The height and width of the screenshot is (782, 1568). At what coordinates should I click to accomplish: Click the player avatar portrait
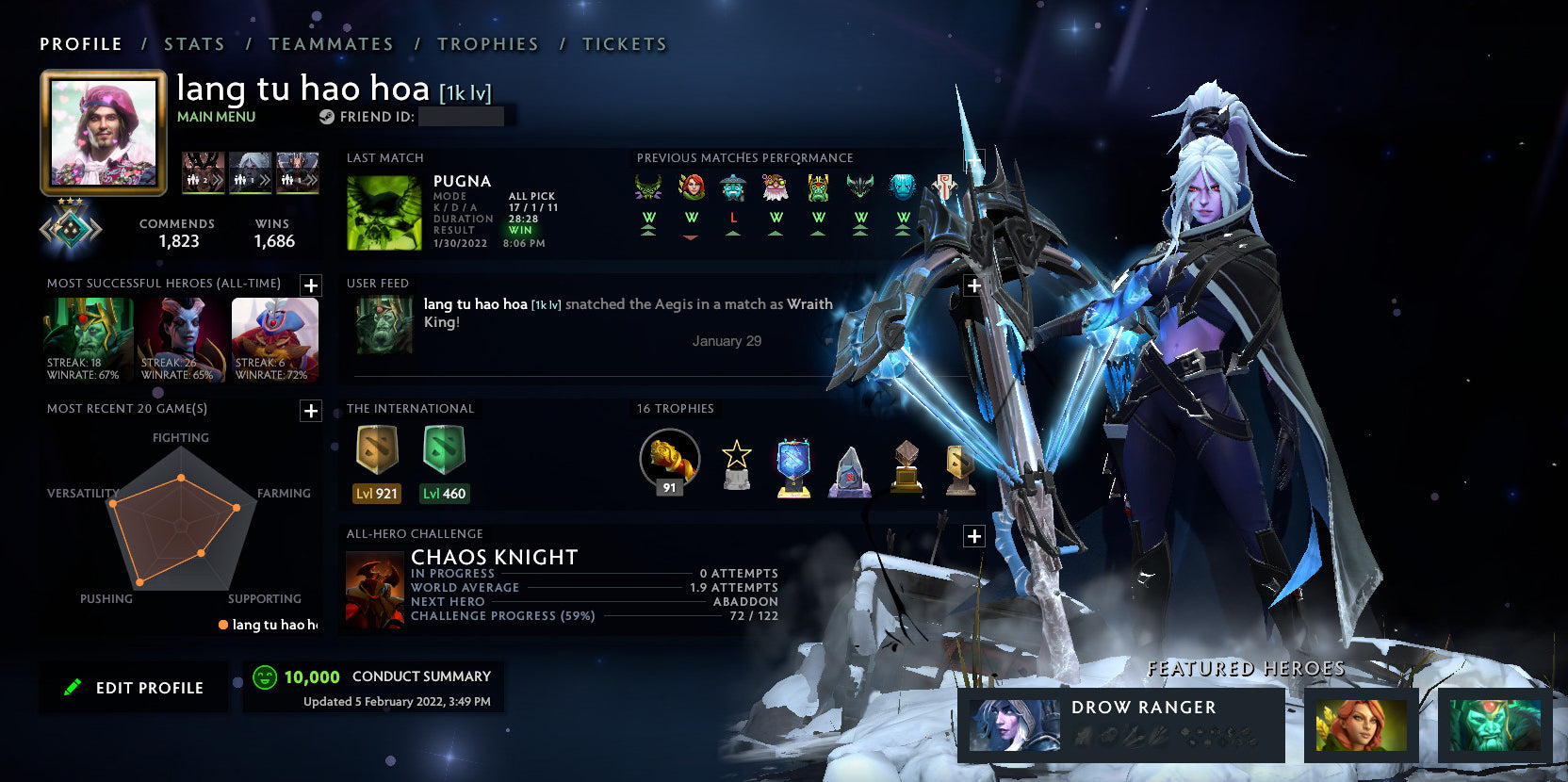[x=104, y=133]
